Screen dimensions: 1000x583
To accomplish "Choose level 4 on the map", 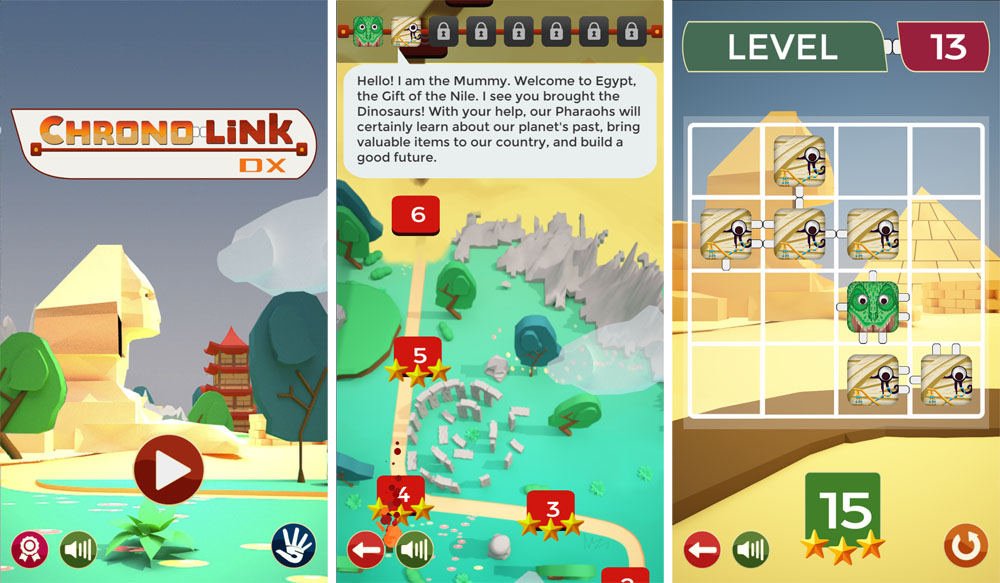I will pos(403,493).
